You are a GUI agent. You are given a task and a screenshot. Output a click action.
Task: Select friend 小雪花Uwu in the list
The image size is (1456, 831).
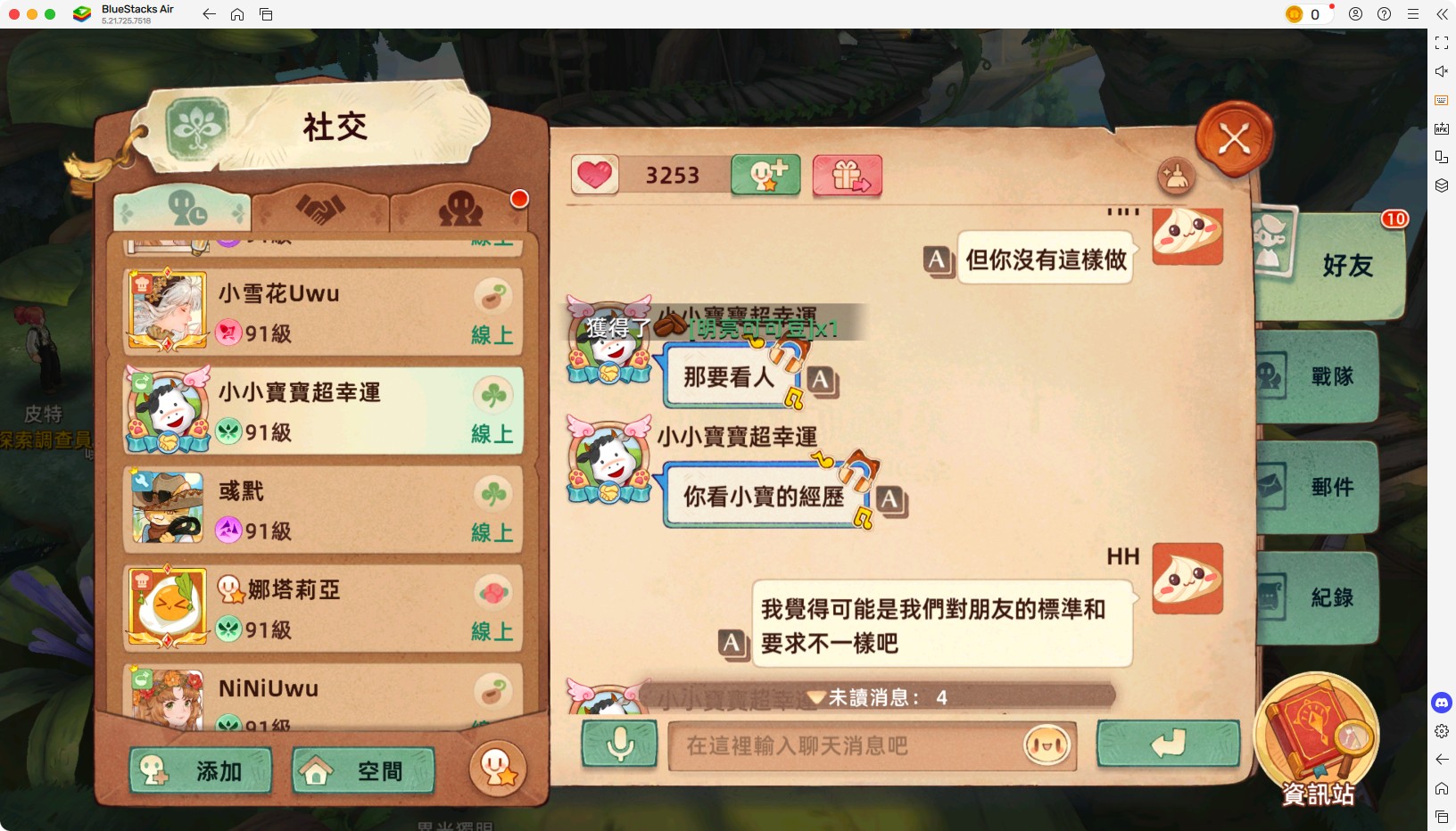tap(321, 311)
